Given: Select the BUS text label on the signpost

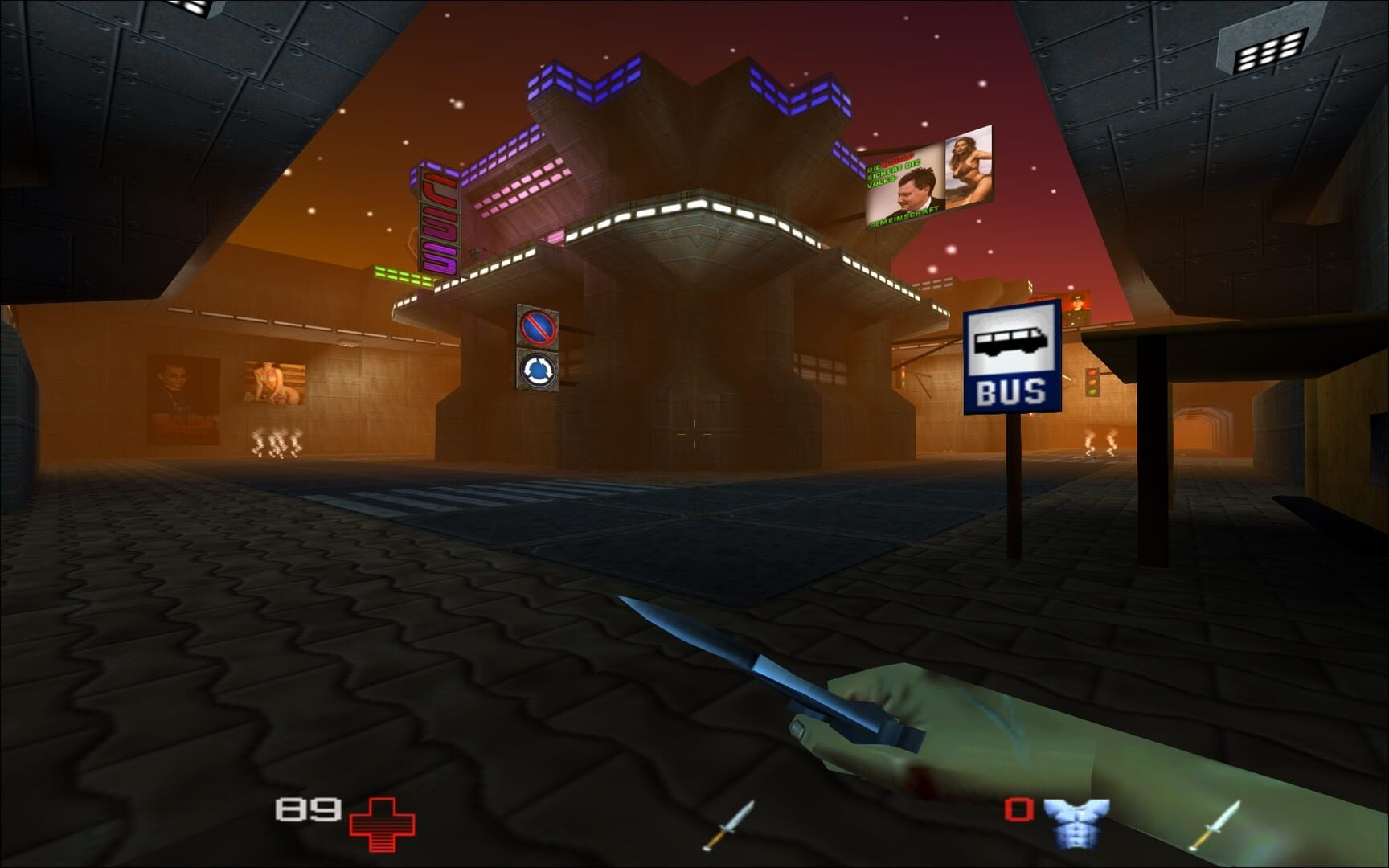Looking at the screenshot, I should coord(1012,391).
